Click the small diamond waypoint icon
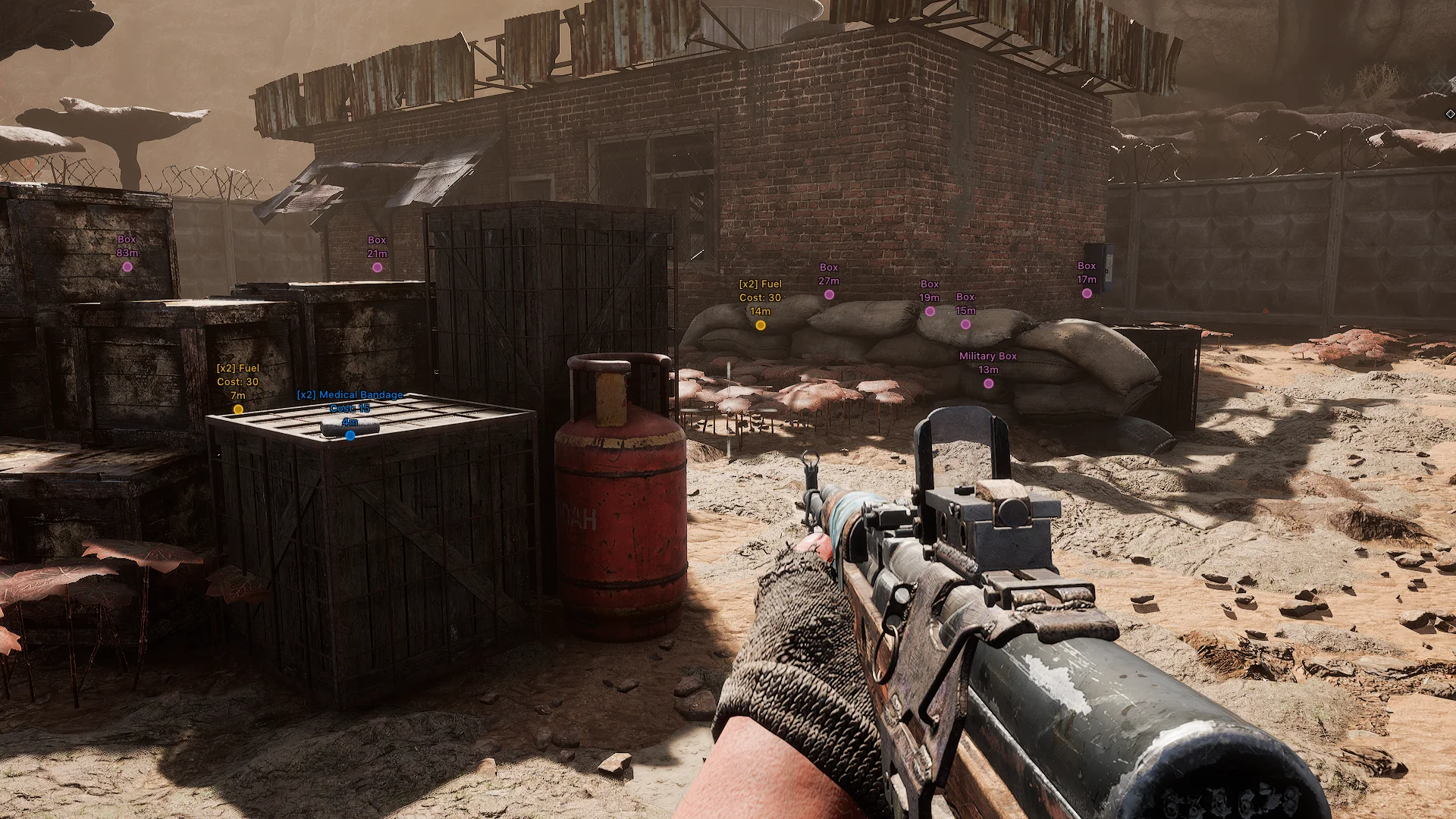 pos(1450,115)
